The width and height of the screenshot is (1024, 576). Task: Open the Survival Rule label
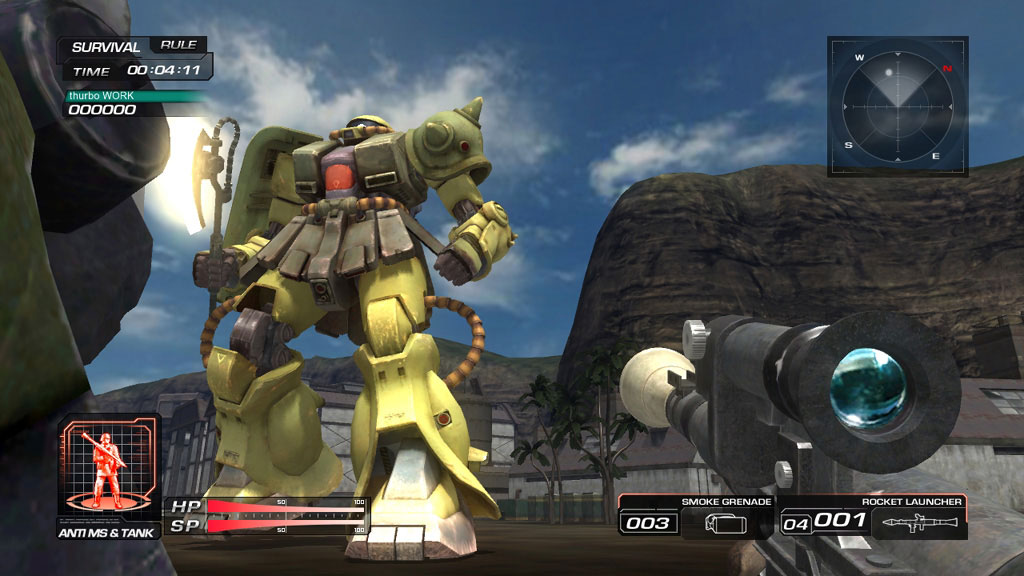coord(178,45)
